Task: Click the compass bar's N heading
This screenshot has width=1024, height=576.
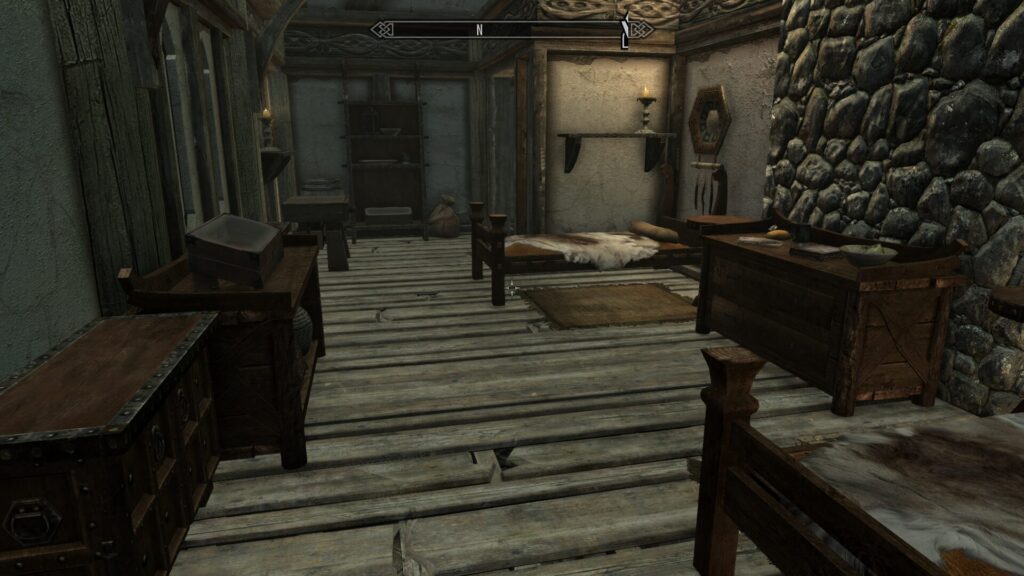Action: (479, 29)
